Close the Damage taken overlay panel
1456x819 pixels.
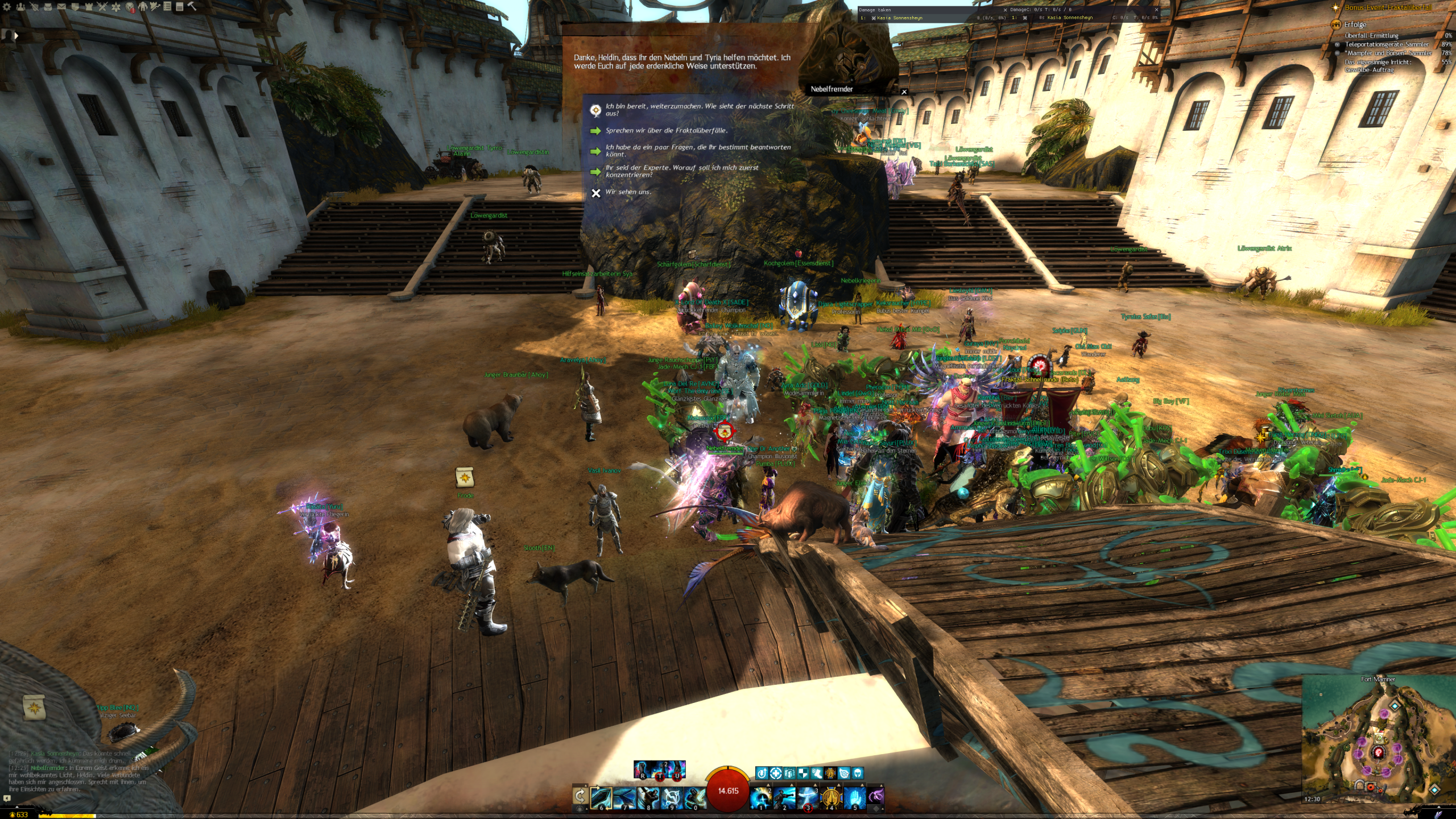1005,10
